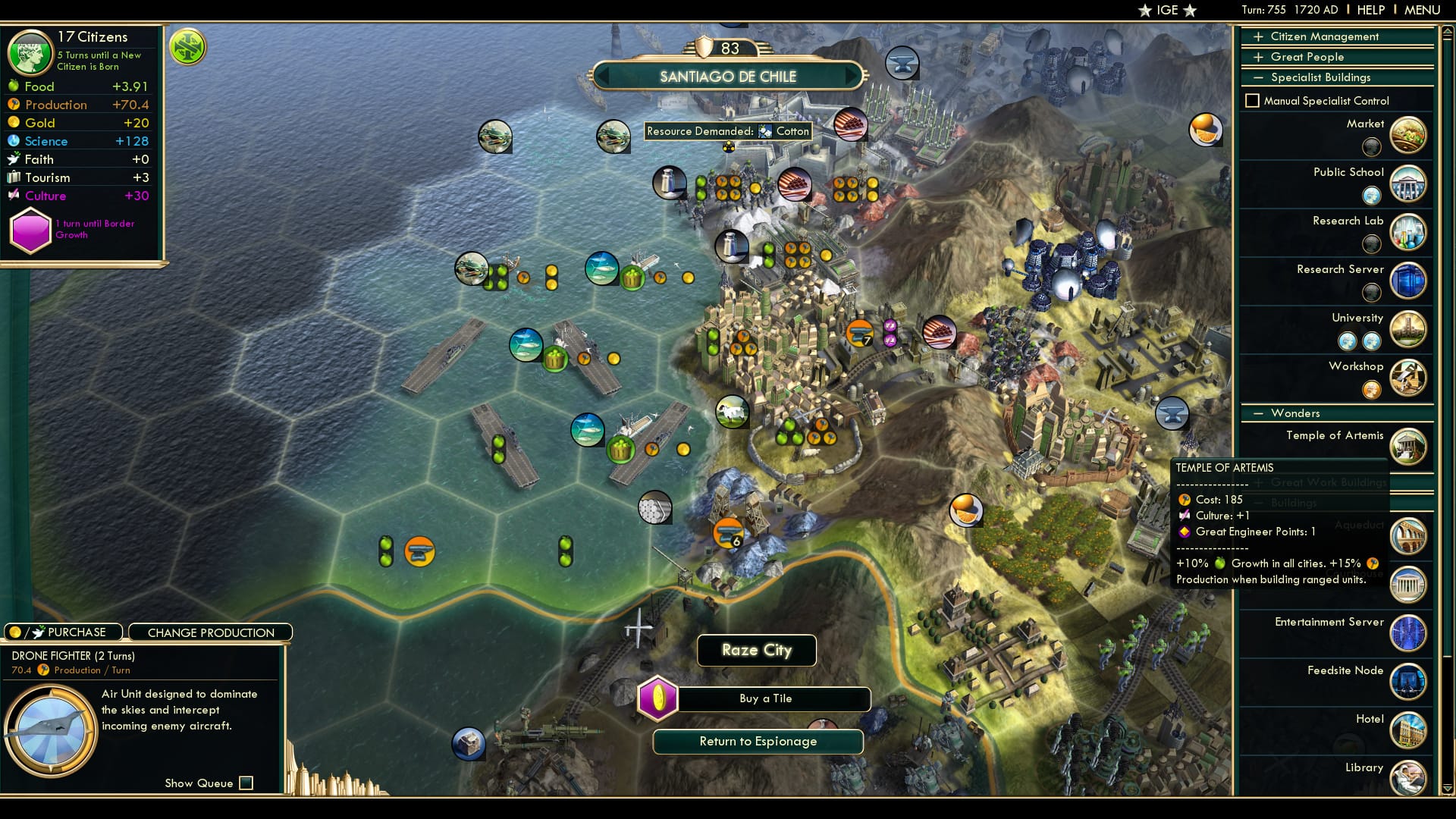
Task: Select the Market building icon
Action: (x=1408, y=135)
